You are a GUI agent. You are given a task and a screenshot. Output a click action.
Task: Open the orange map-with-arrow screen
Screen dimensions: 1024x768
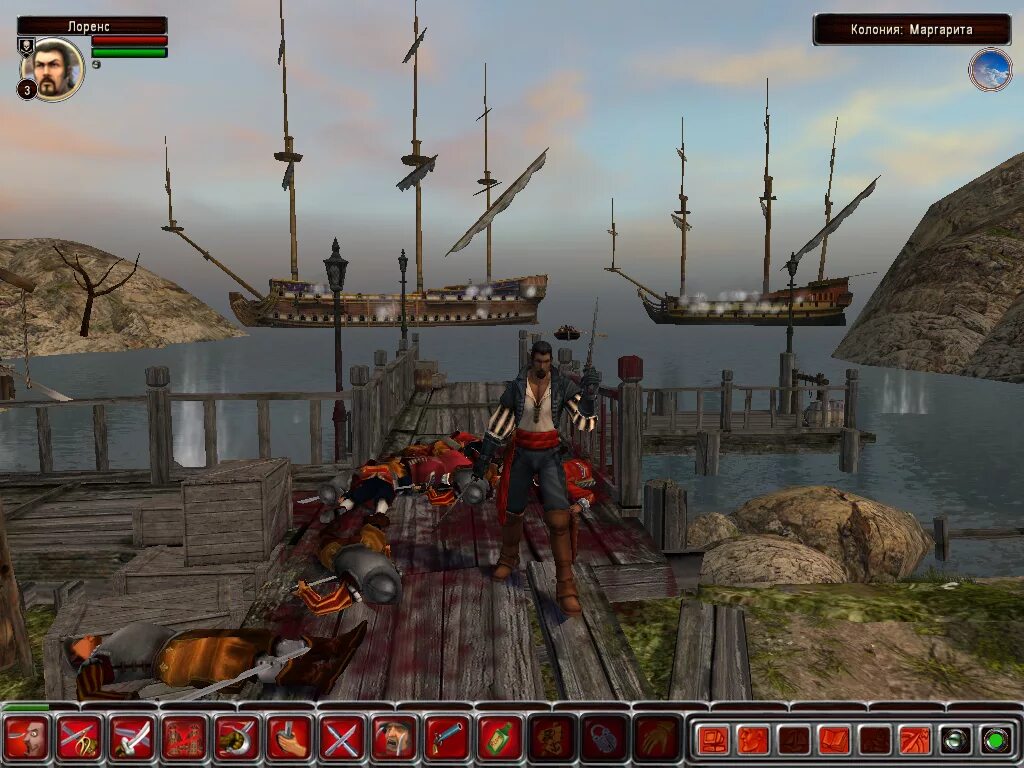pos(914,740)
